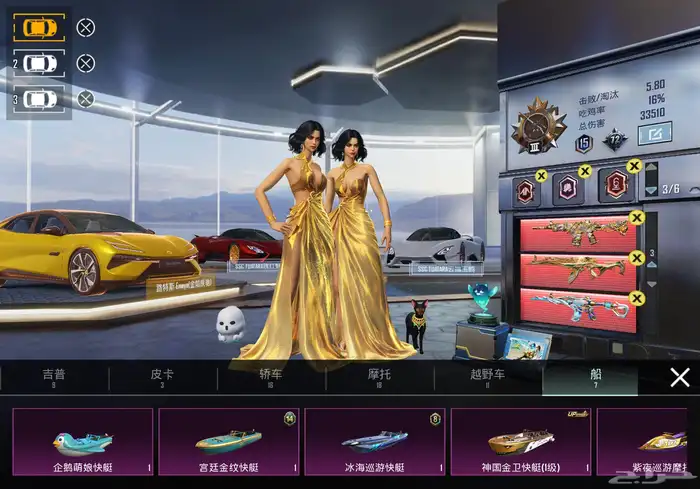
Task: Switch to the 吉普 vehicle tab
Action: tap(54, 378)
